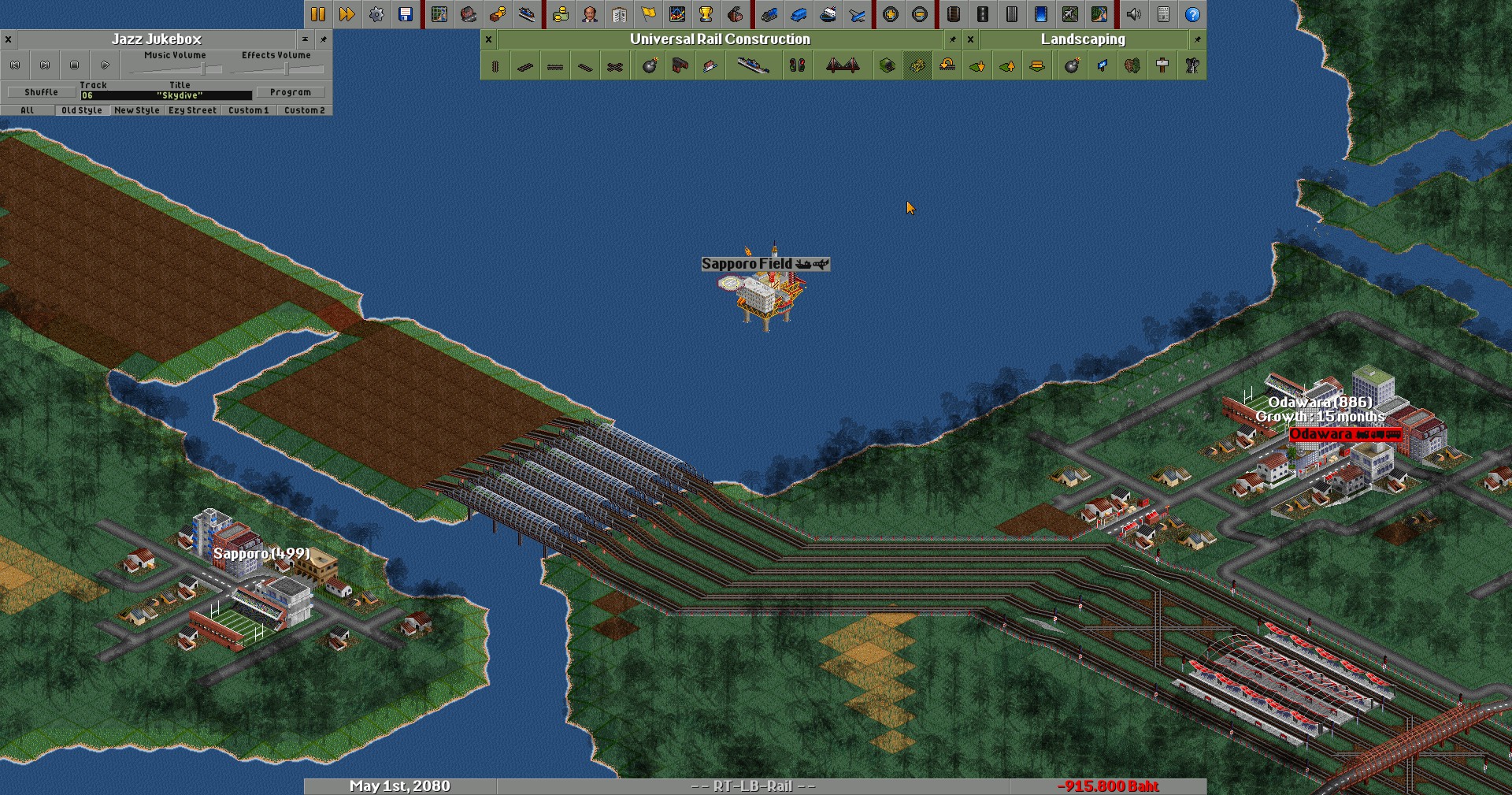Image resolution: width=1512 pixels, height=795 pixels.
Task: Open the save game floppy disk menu
Action: tap(406, 14)
